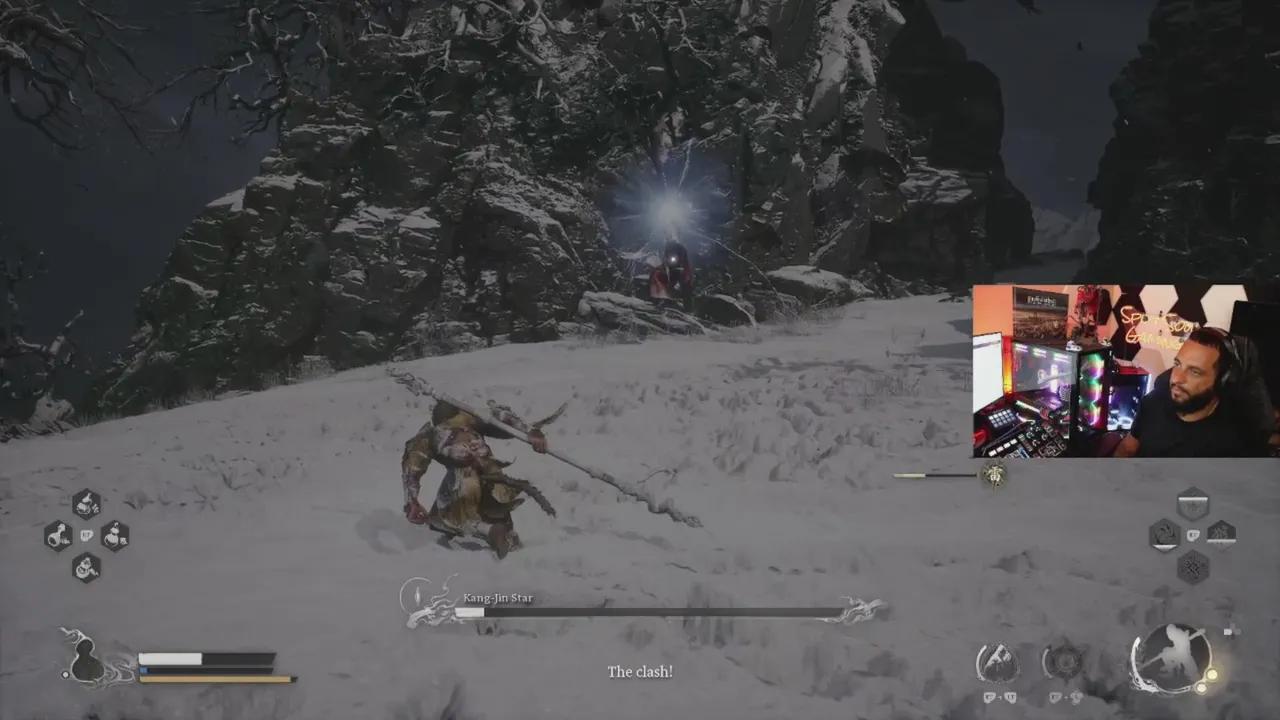Select the bottom consumable slot icon
The width and height of the screenshot is (1280, 720).
tap(86, 567)
